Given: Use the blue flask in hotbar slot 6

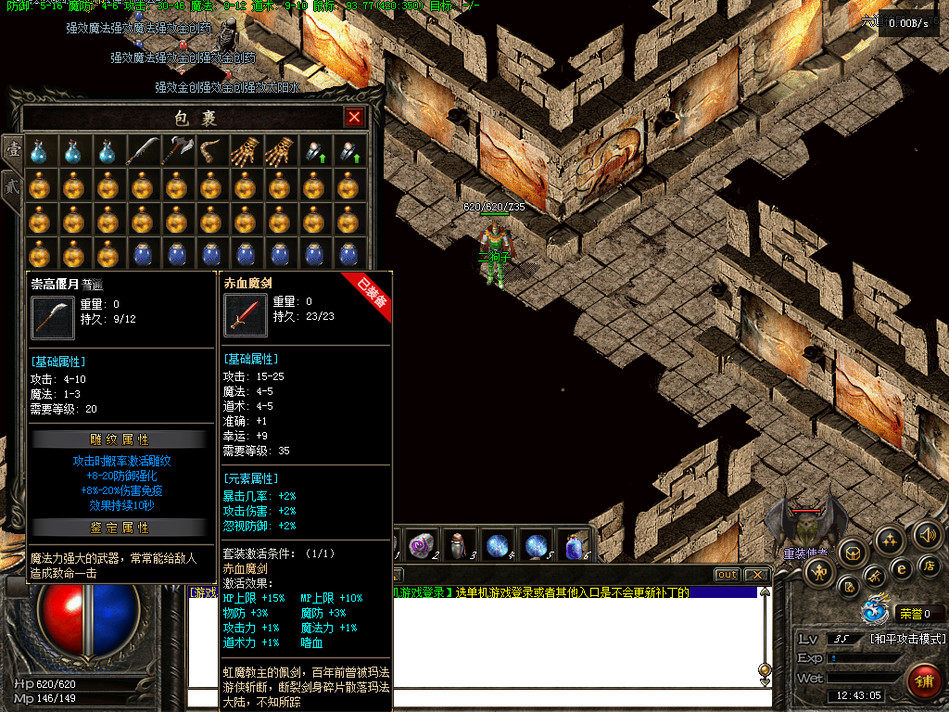Looking at the screenshot, I should click(574, 546).
